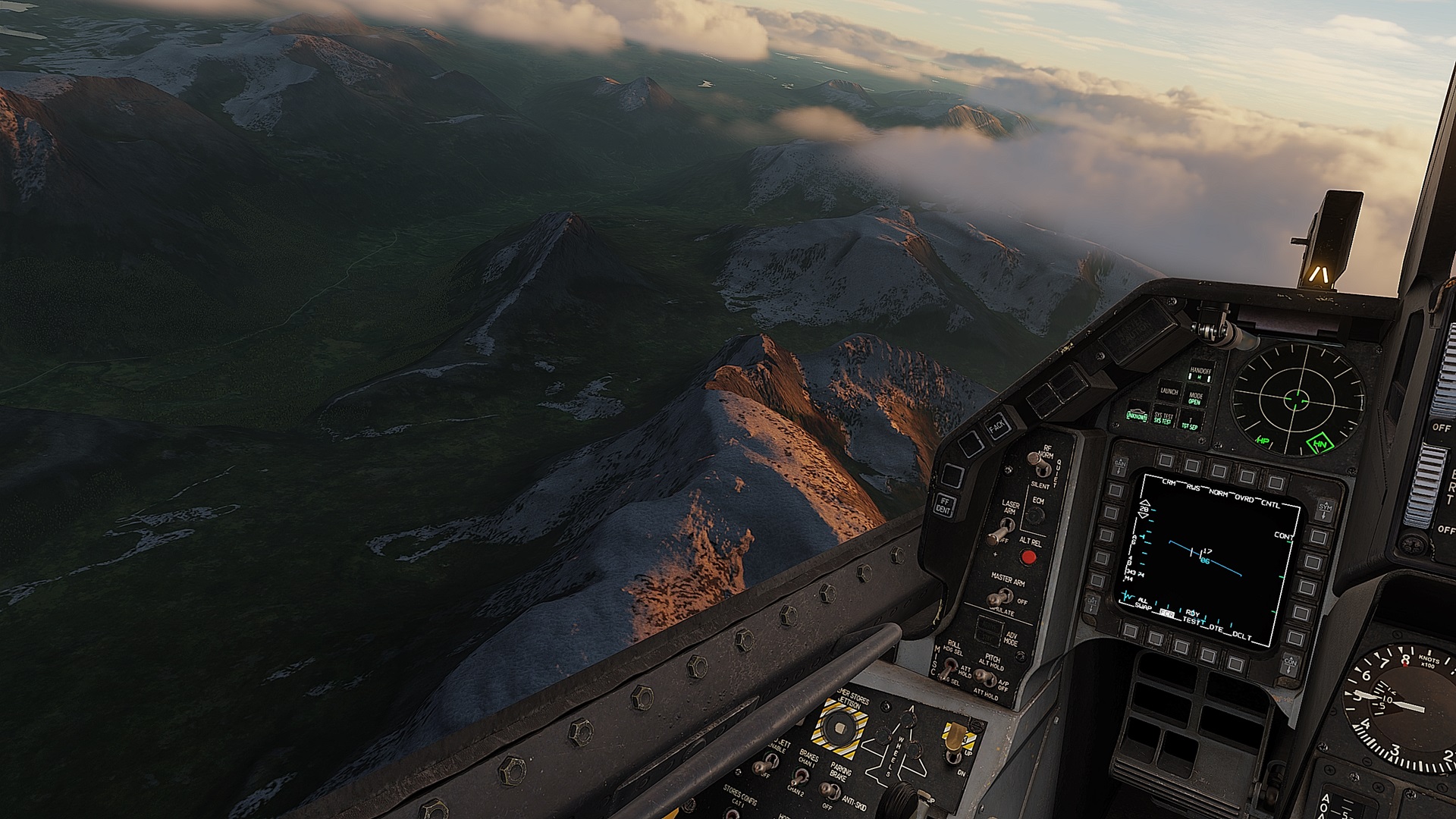Hit the emergency stores JETTISON button
This screenshot has height=819, width=1456.
point(839,728)
